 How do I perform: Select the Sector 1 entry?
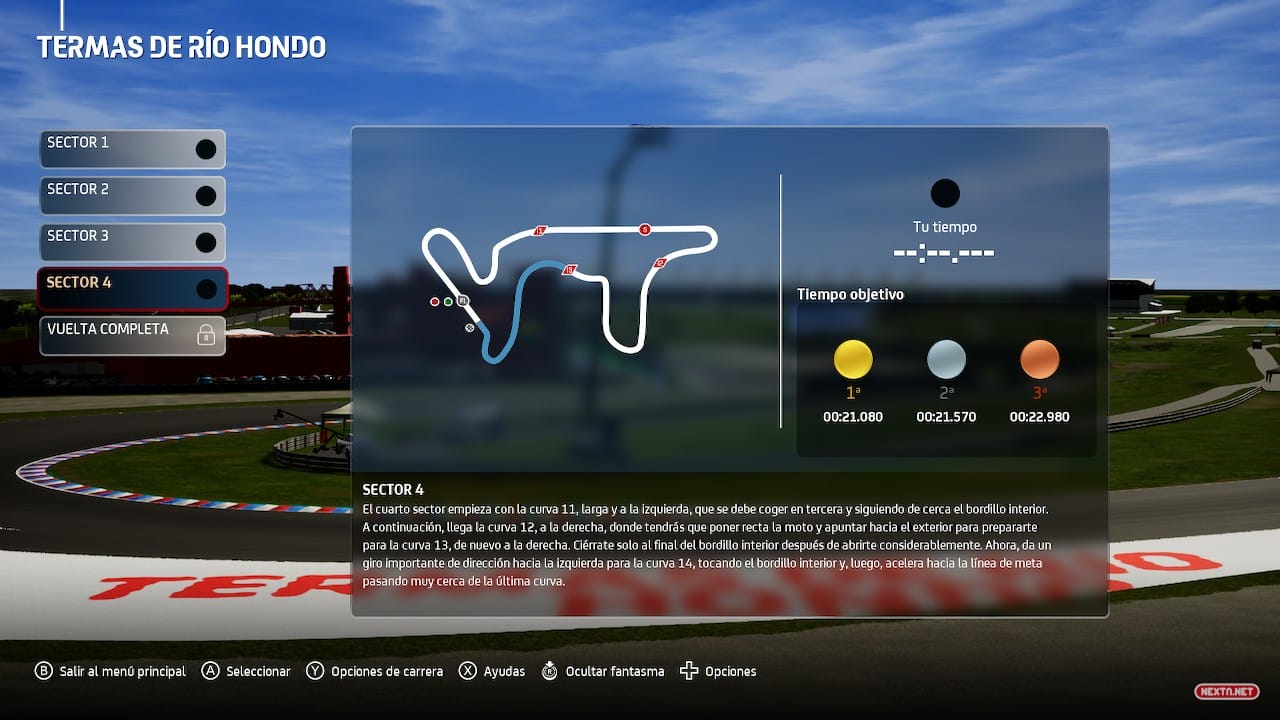(x=132, y=149)
